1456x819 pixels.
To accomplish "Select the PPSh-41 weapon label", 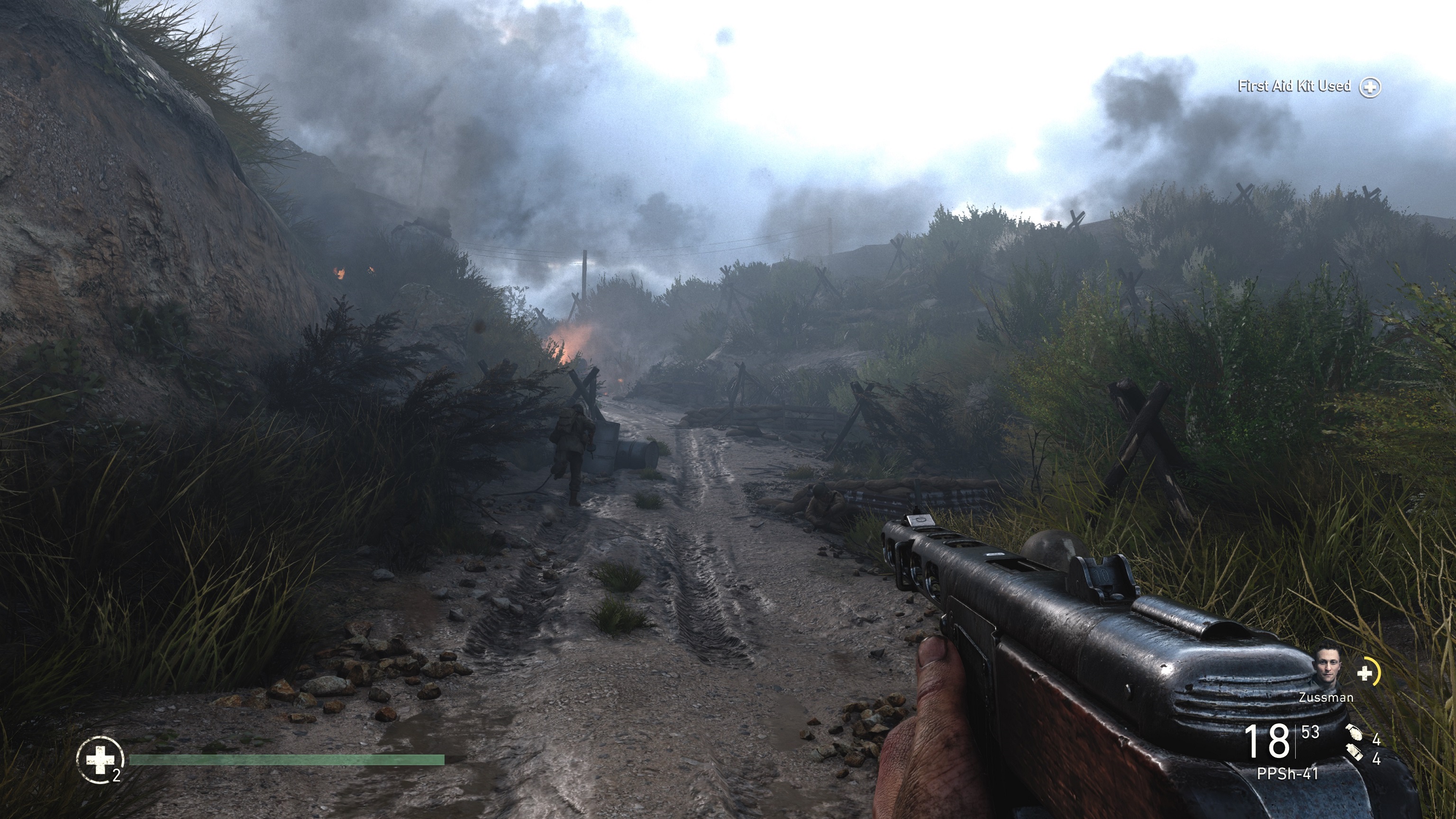I will (x=1287, y=774).
